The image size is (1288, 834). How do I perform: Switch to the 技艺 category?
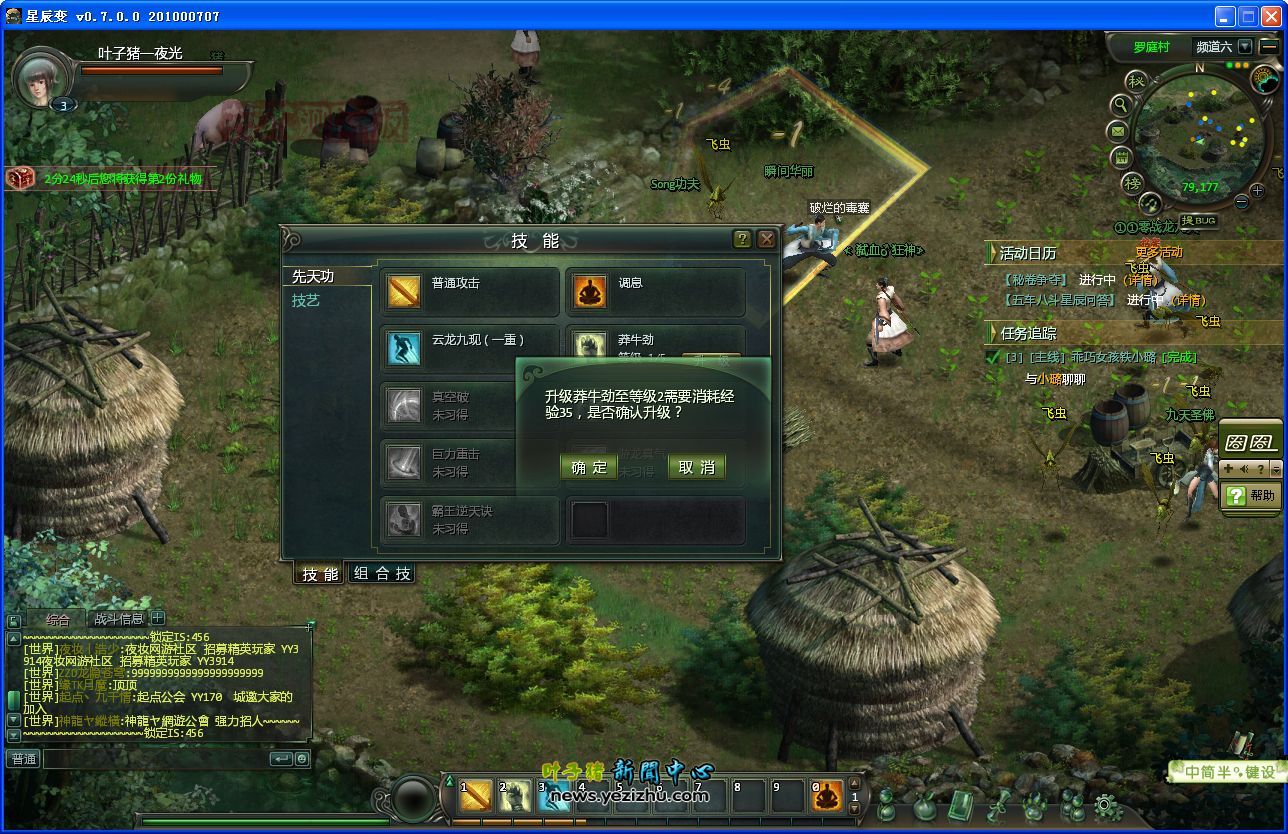[306, 300]
